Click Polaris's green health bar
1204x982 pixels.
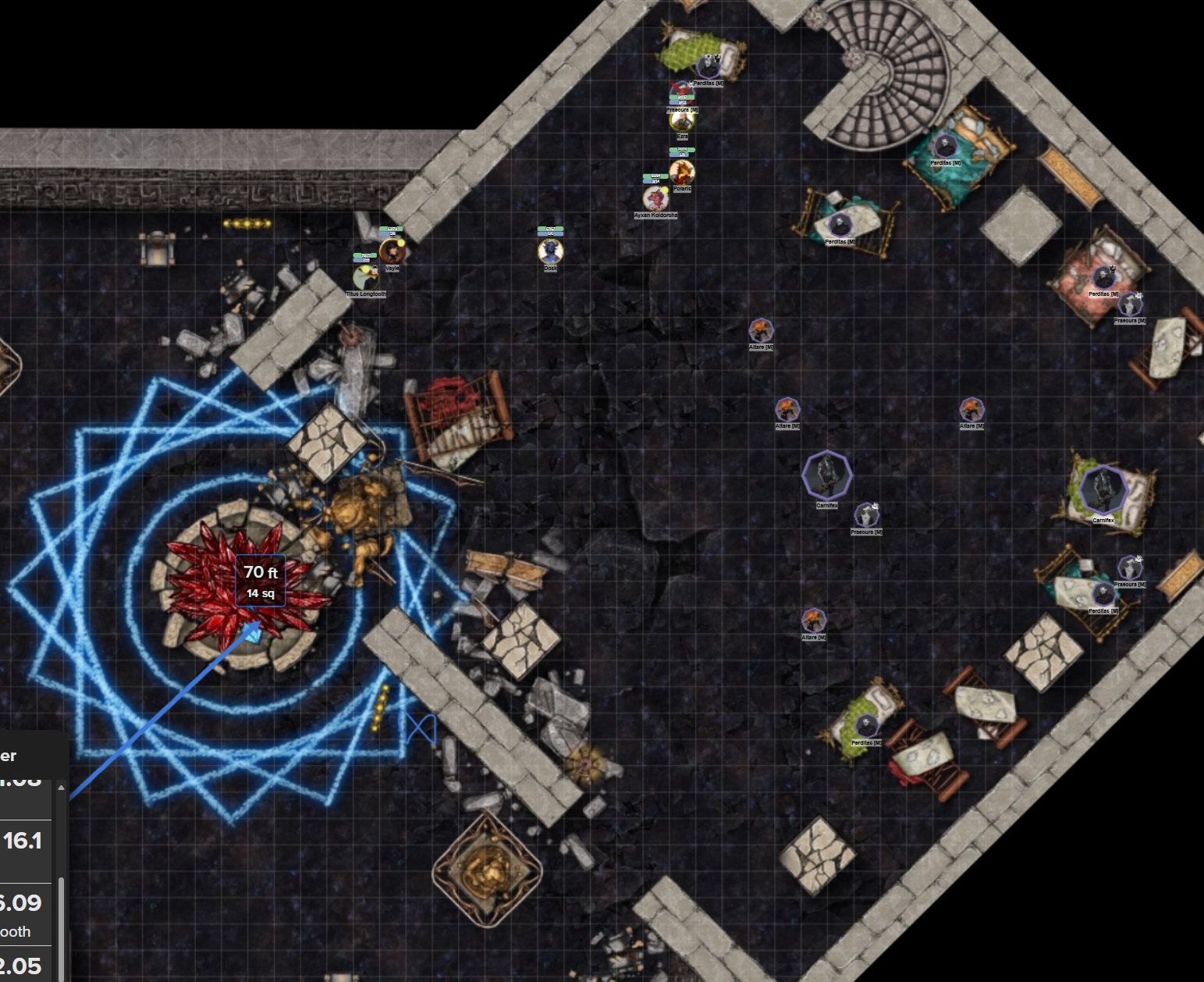[682, 149]
